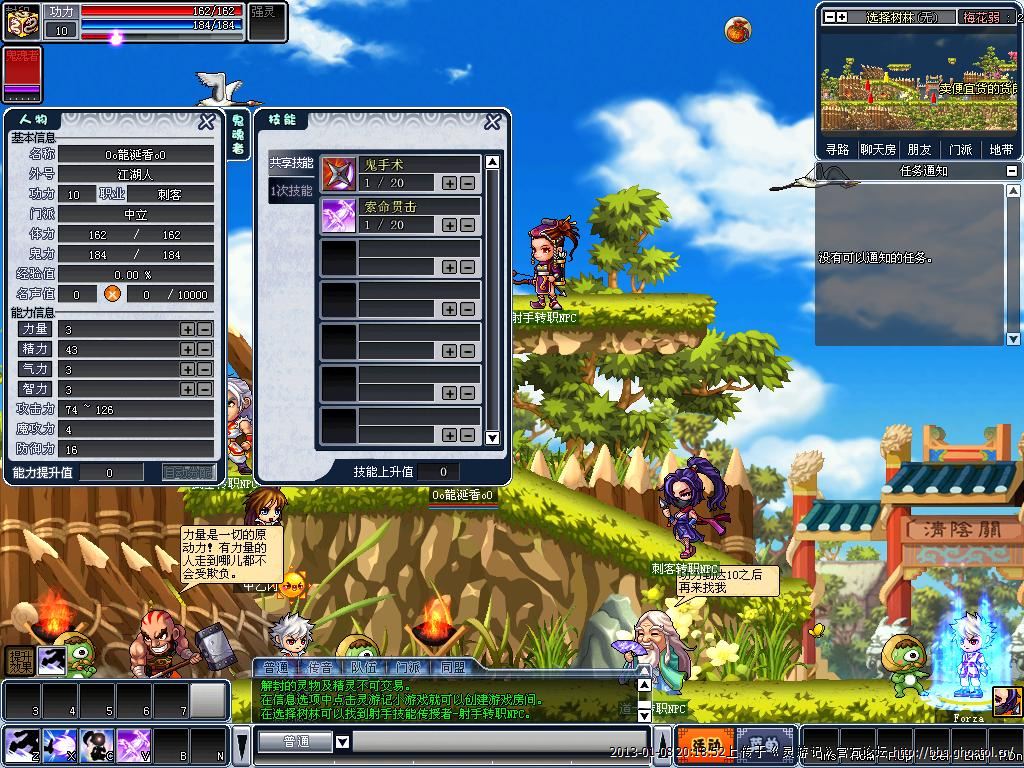The width and height of the screenshot is (1024, 768).
Task: Increase 力量 strength stat by one
Action: click(187, 329)
